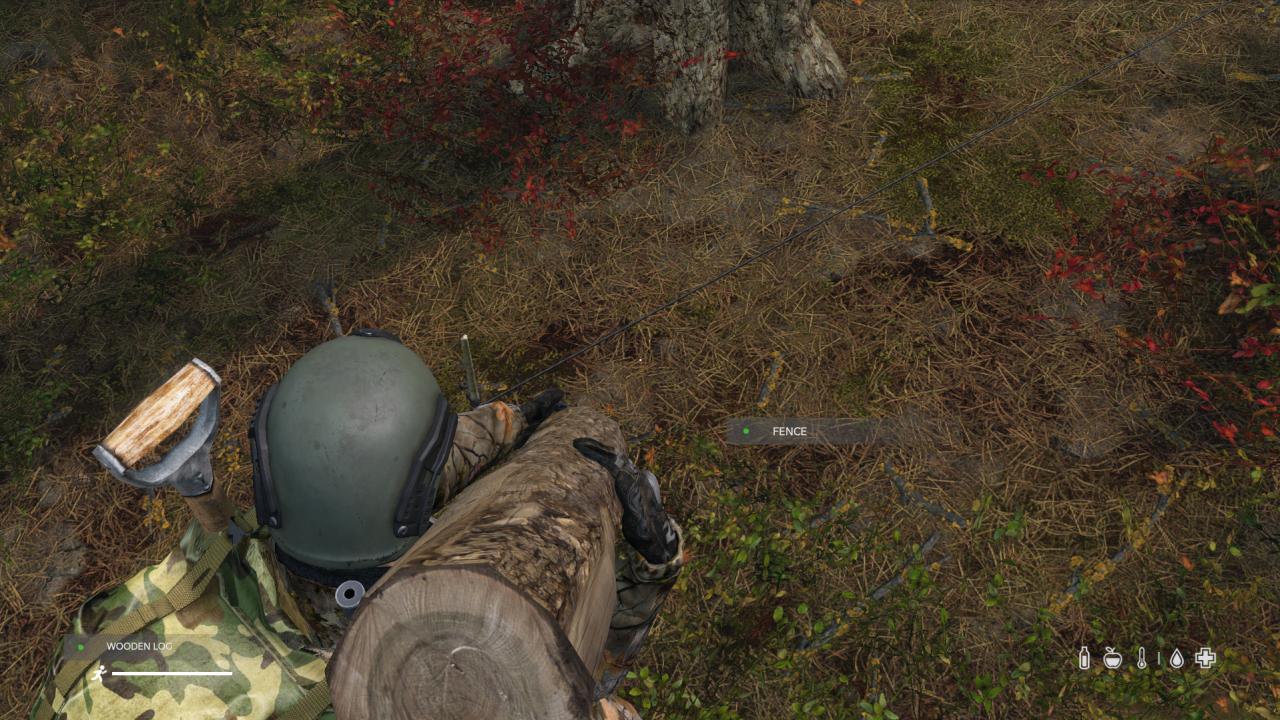Click the apple food status icon

pyautogui.click(x=1112, y=658)
